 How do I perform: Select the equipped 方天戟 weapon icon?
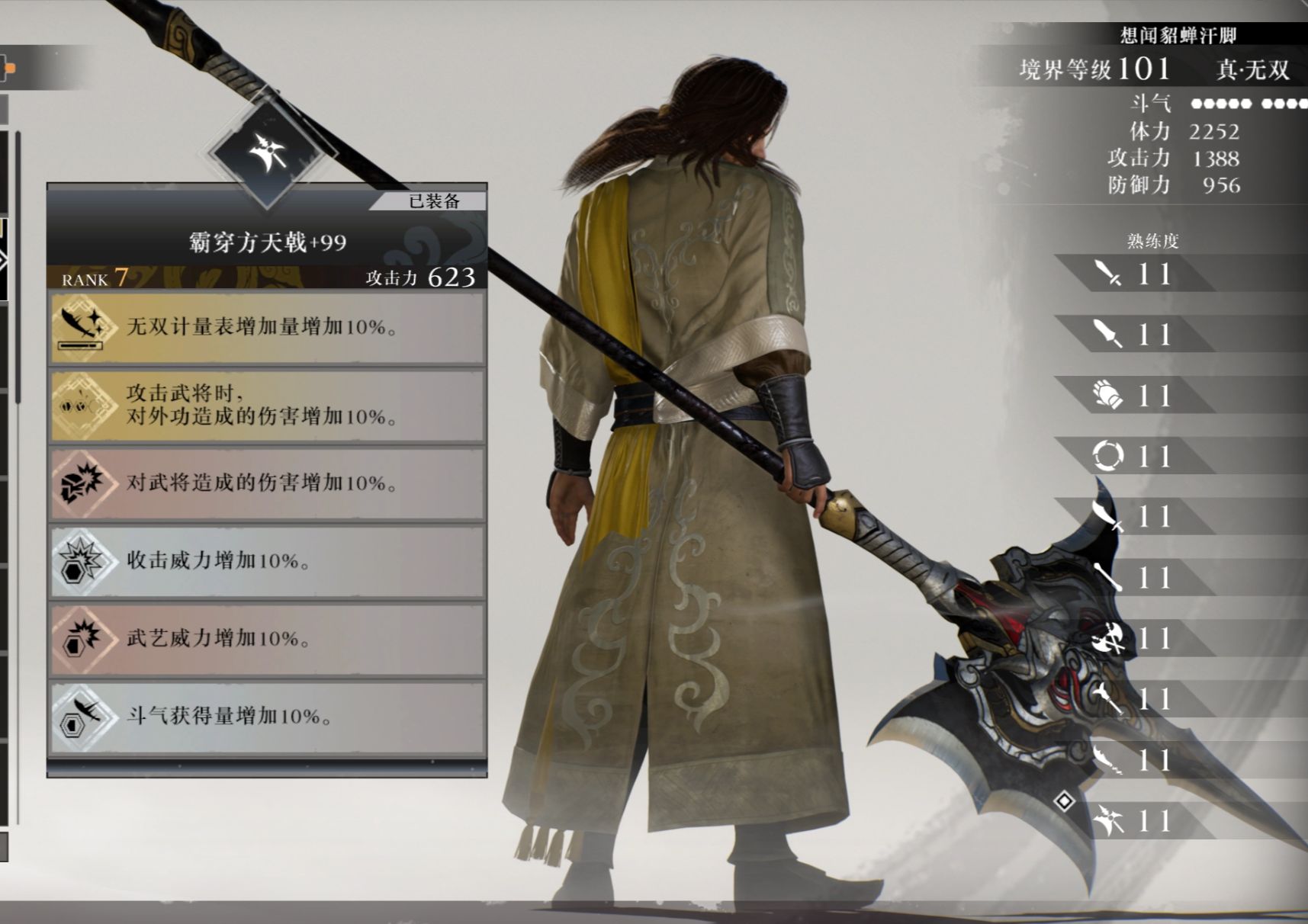point(268,151)
